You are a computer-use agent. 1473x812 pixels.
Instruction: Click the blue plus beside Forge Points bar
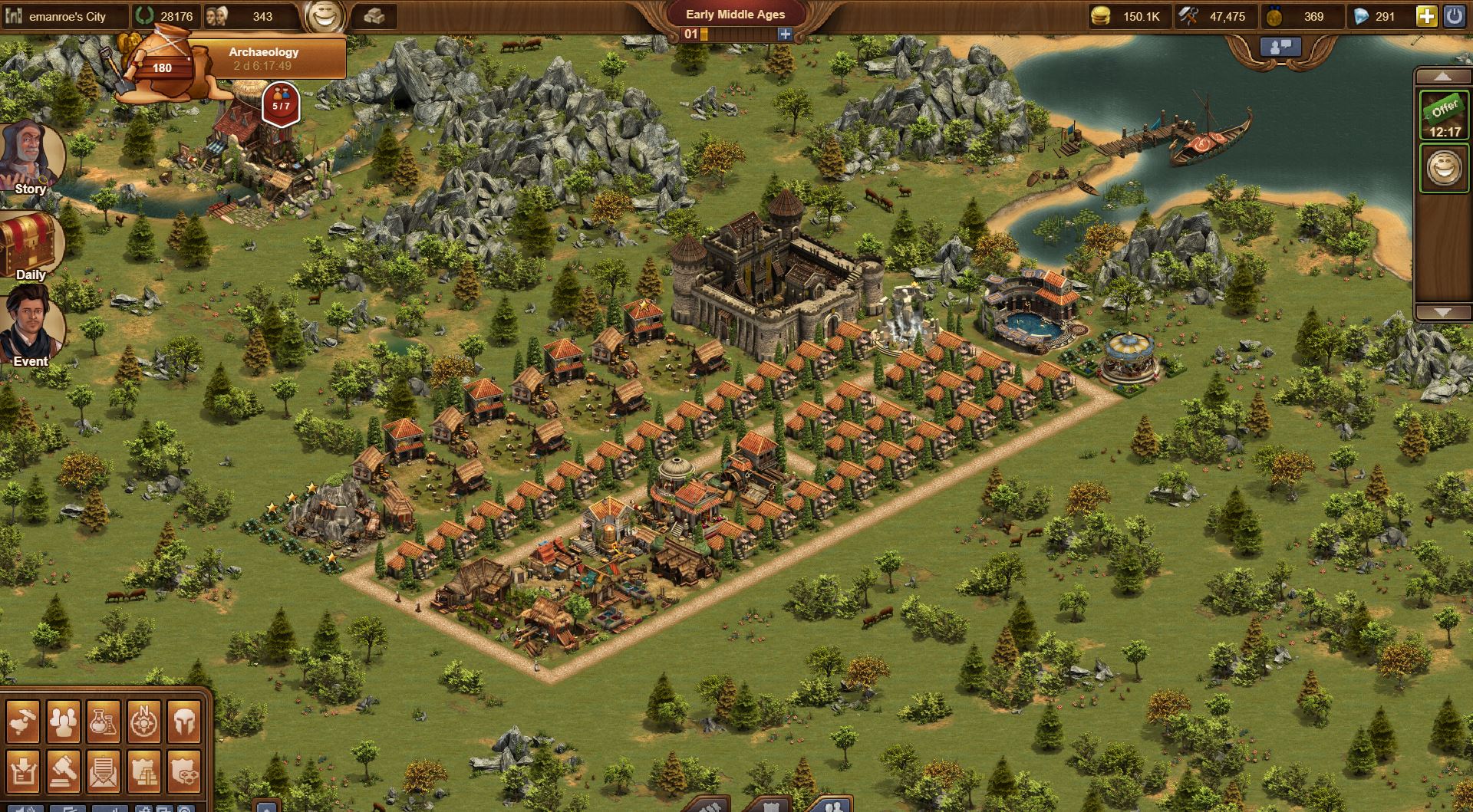click(x=784, y=34)
